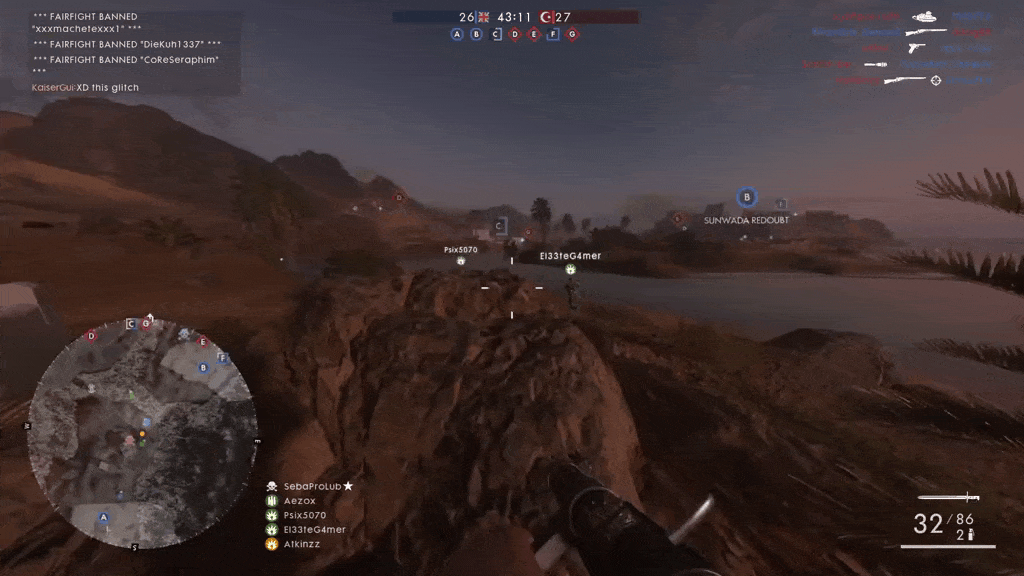Select enemy flag G in the top bar

[x=572, y=34]
